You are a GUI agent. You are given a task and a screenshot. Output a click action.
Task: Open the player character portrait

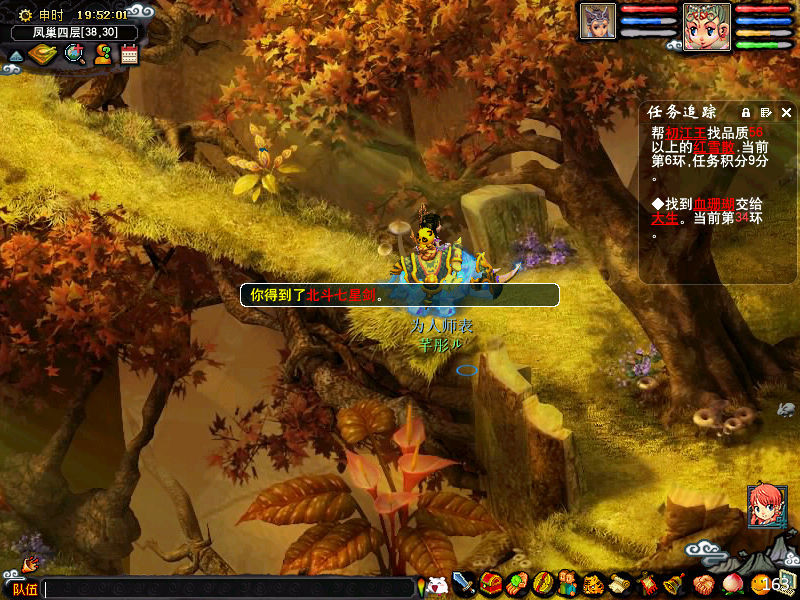point(707,26)
